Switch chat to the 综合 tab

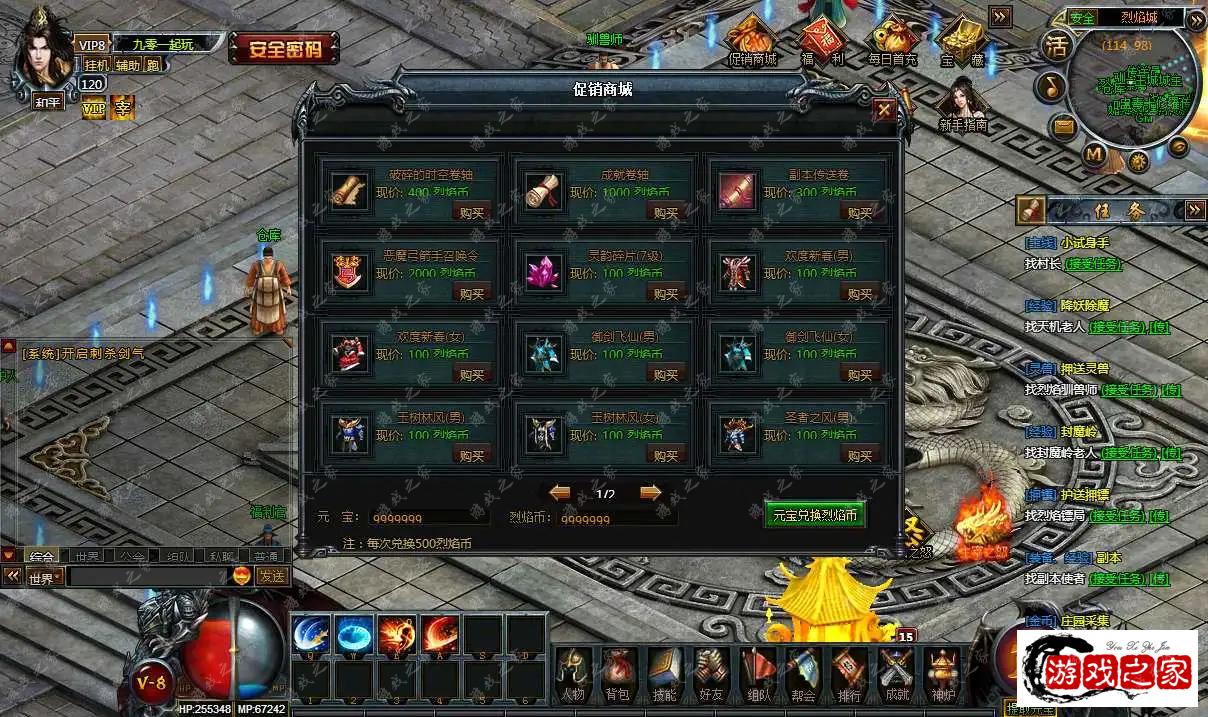[42, 556]
